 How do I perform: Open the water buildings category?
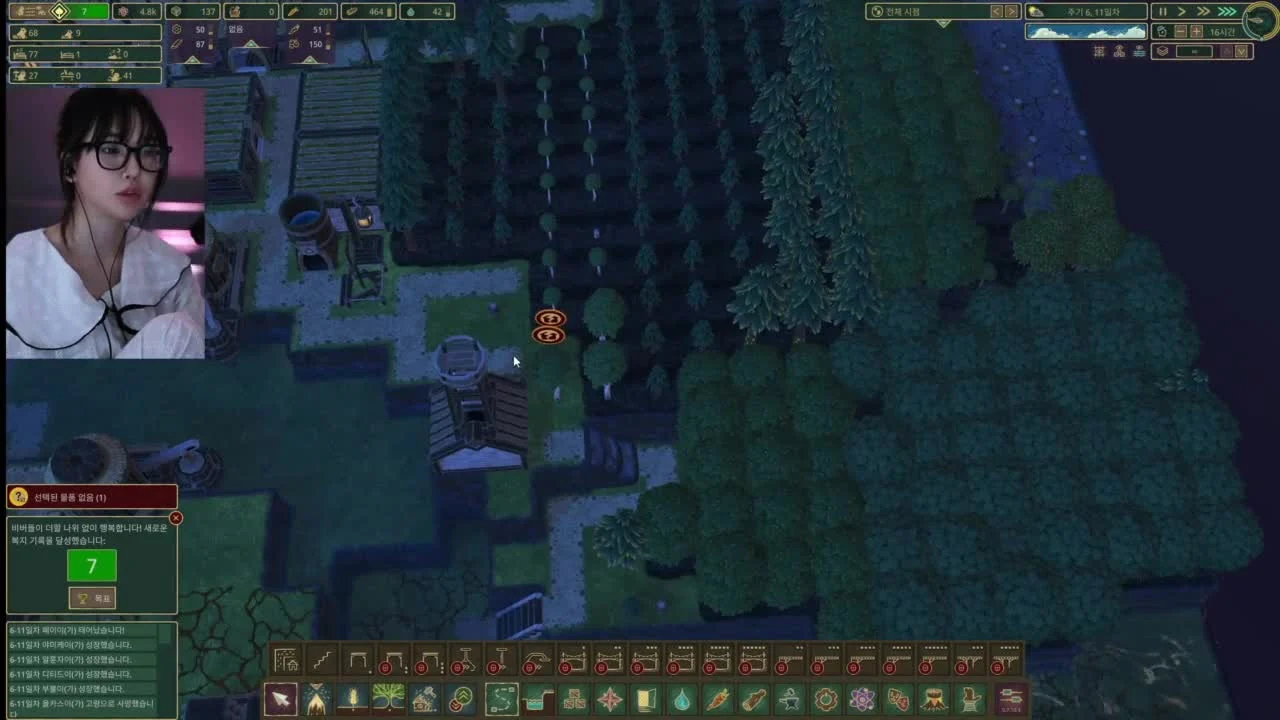682,698
